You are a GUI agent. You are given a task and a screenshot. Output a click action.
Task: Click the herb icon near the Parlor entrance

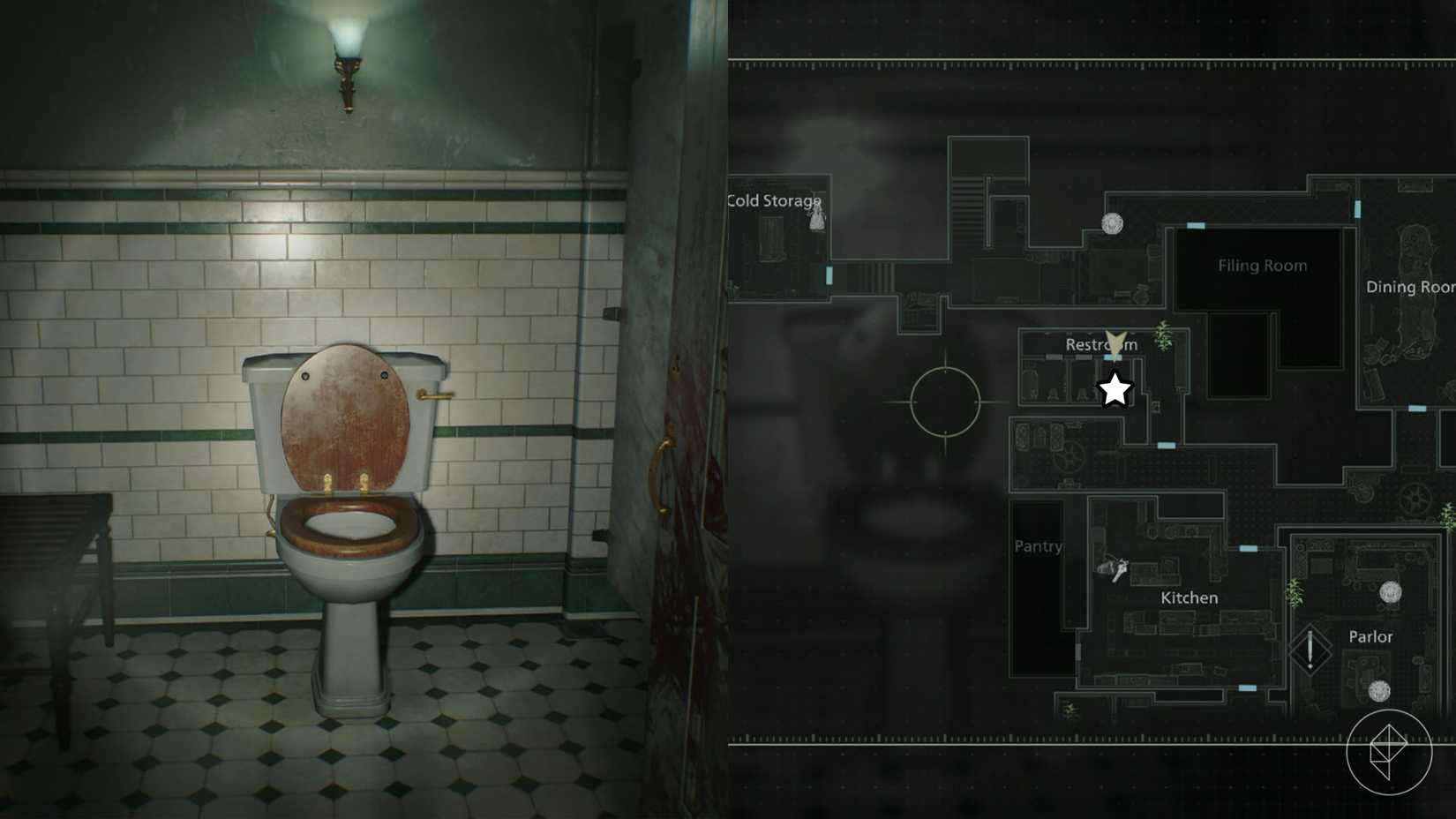(1295, 592)
